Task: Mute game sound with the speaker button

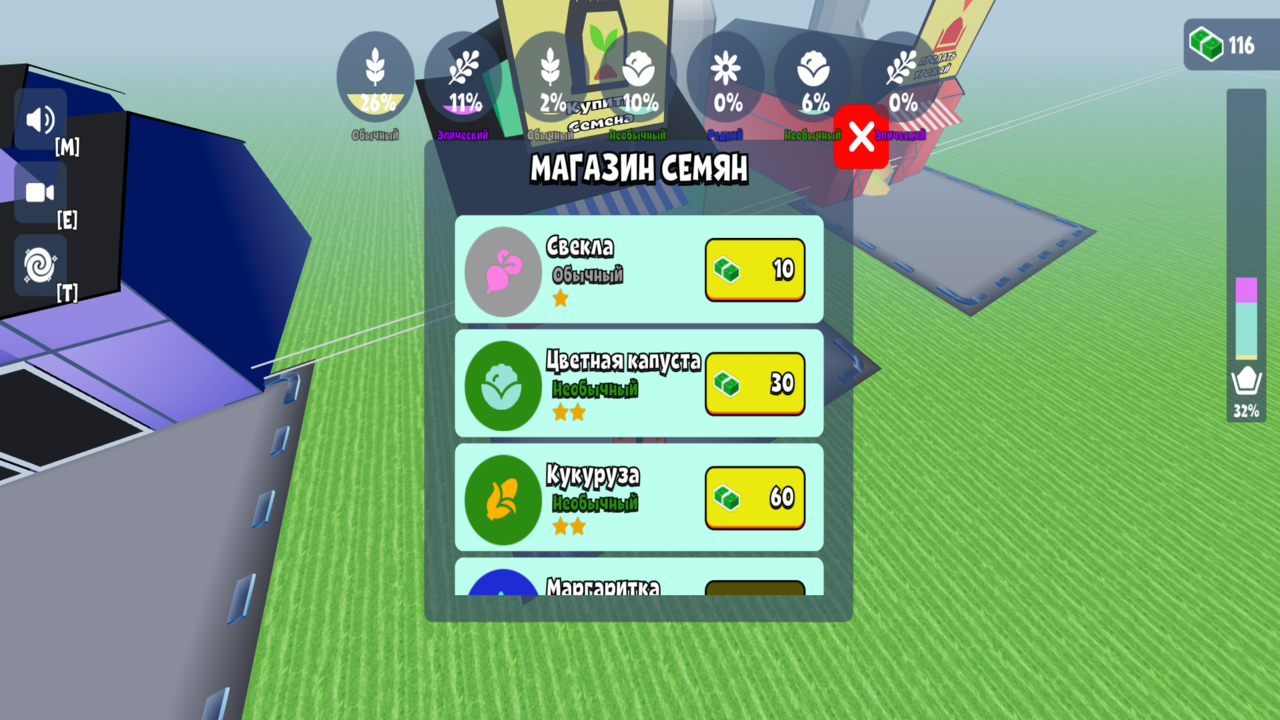Action: 39,120
